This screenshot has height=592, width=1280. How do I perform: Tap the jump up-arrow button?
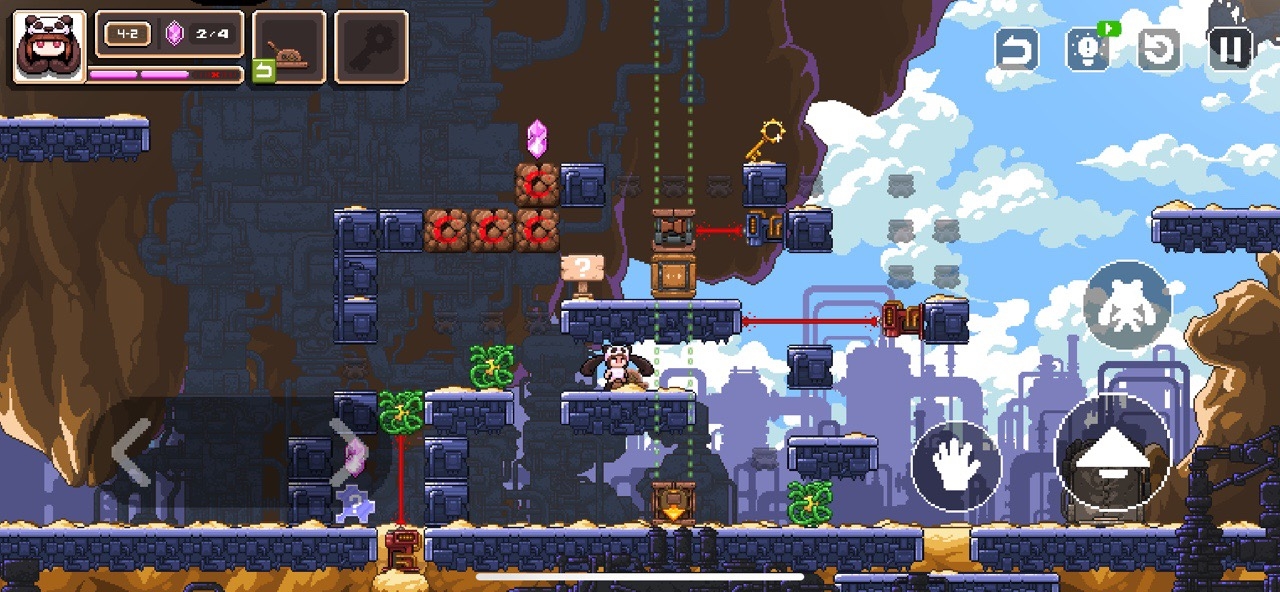(1112, 452)
